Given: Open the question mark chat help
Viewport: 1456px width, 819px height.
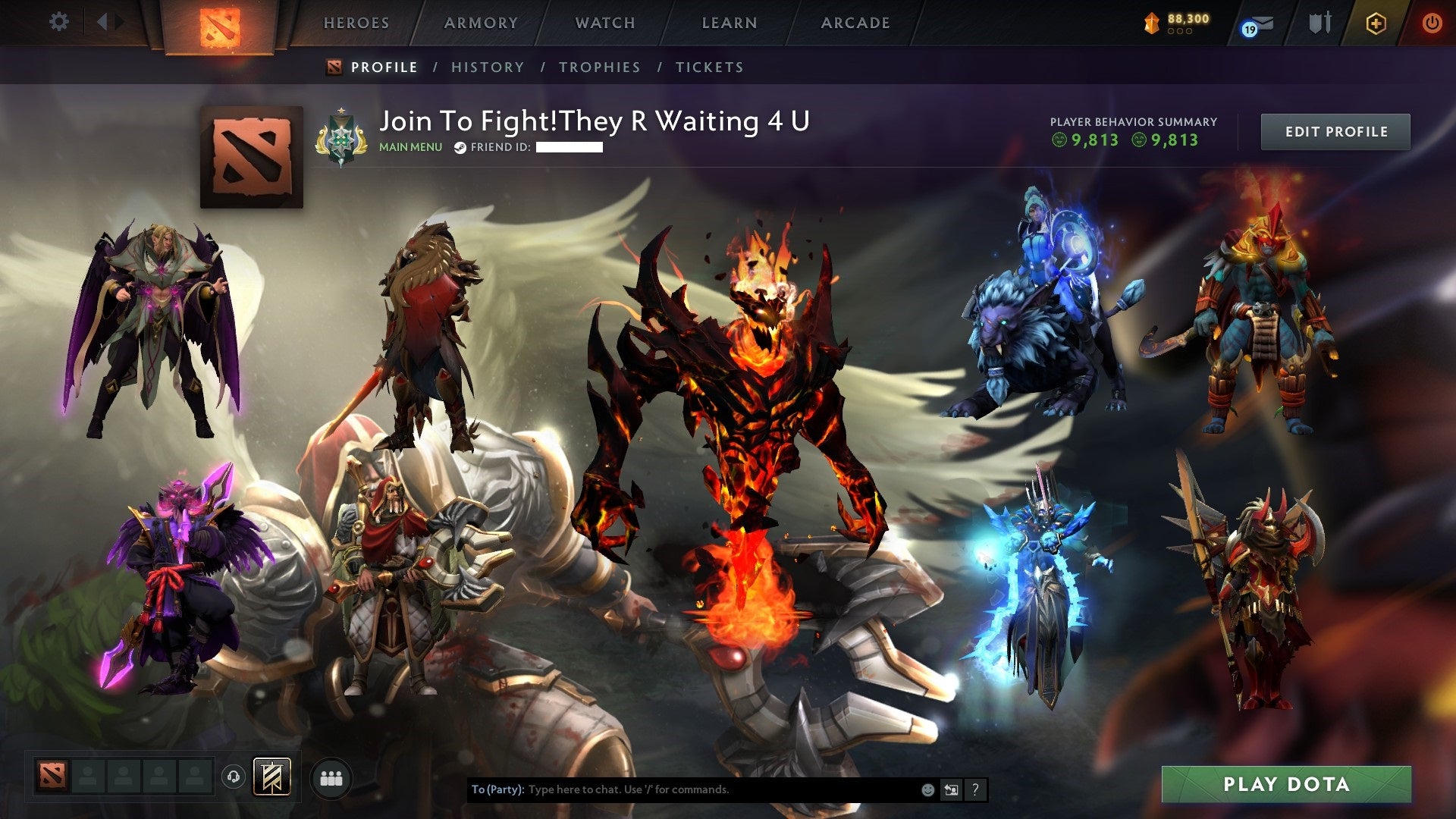Looking at the screenshot, I should click(974, 789).
